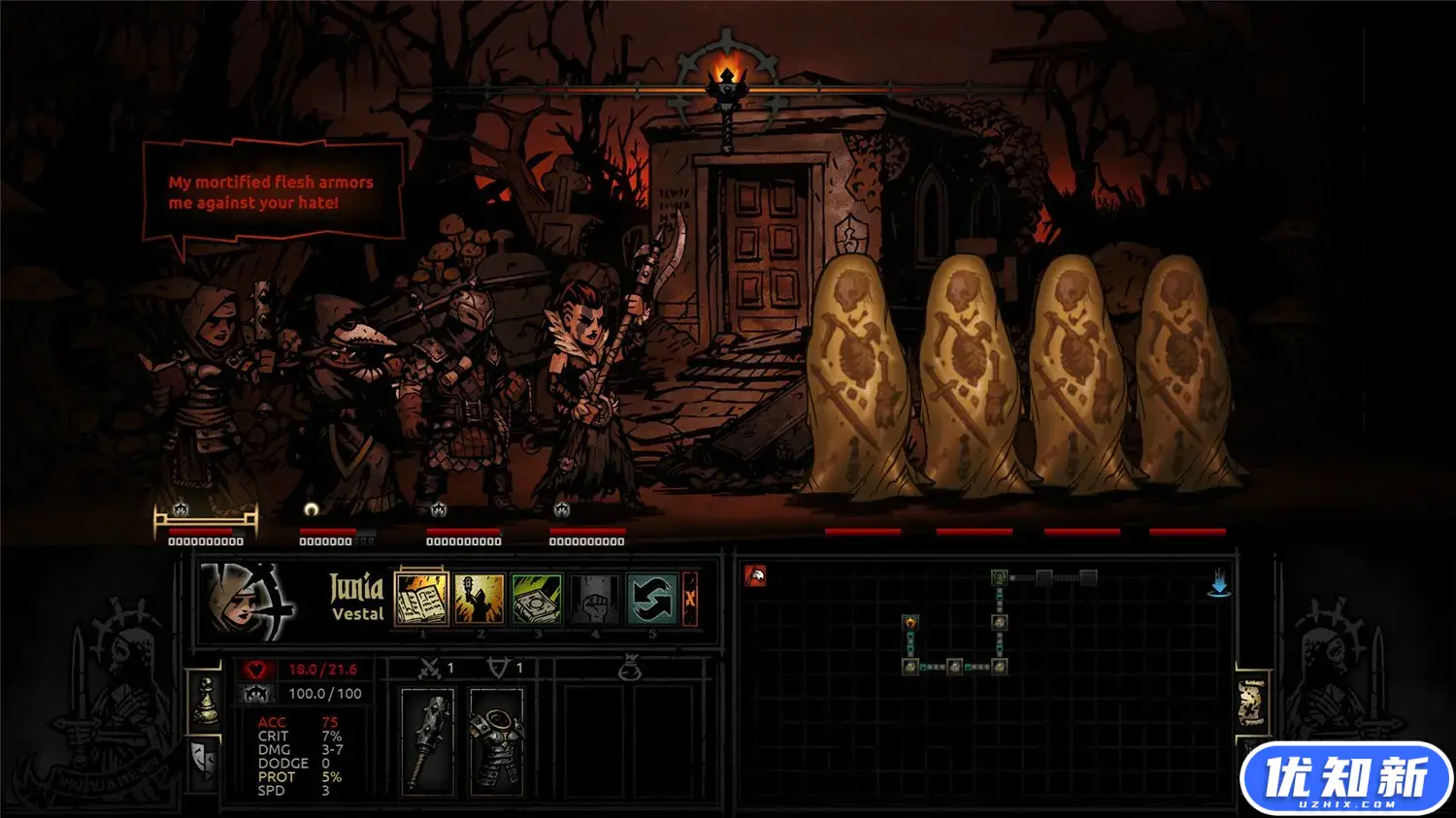1456x818 pixels.
Task: Select the open-book skill icon
Action: 421,599
